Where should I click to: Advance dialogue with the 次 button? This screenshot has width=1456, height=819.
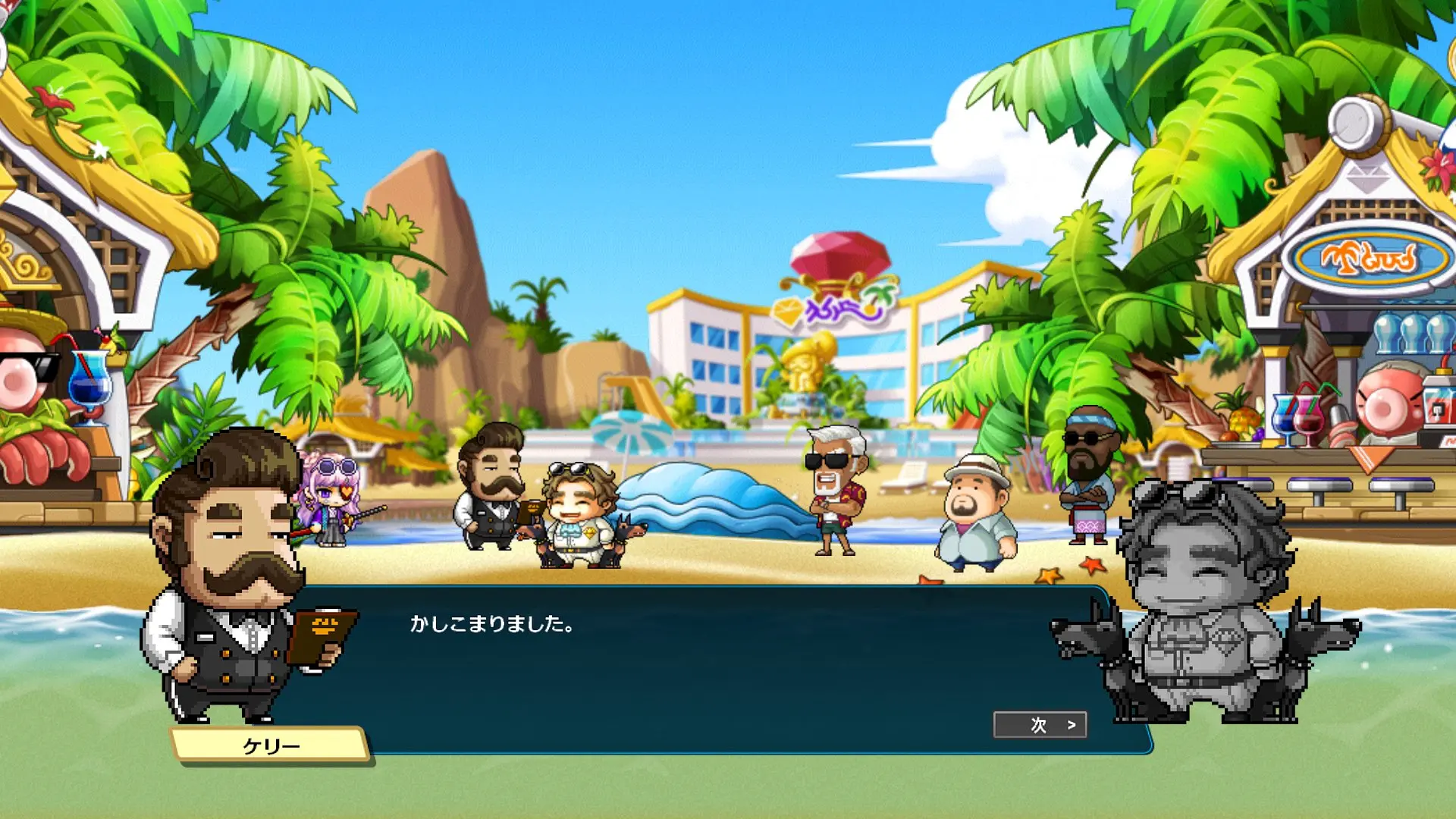1040,725
